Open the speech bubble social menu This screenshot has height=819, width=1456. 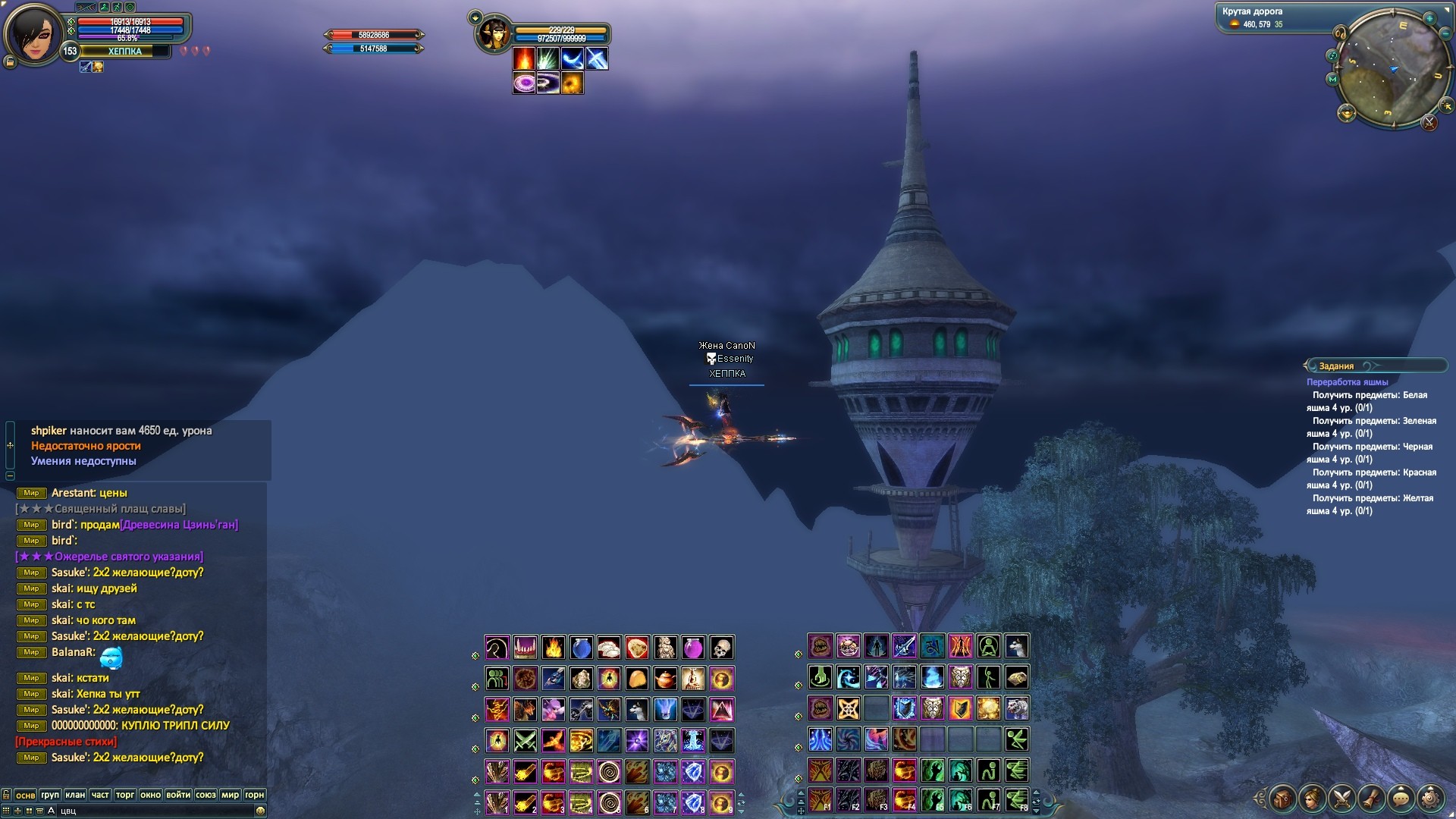1401,799
